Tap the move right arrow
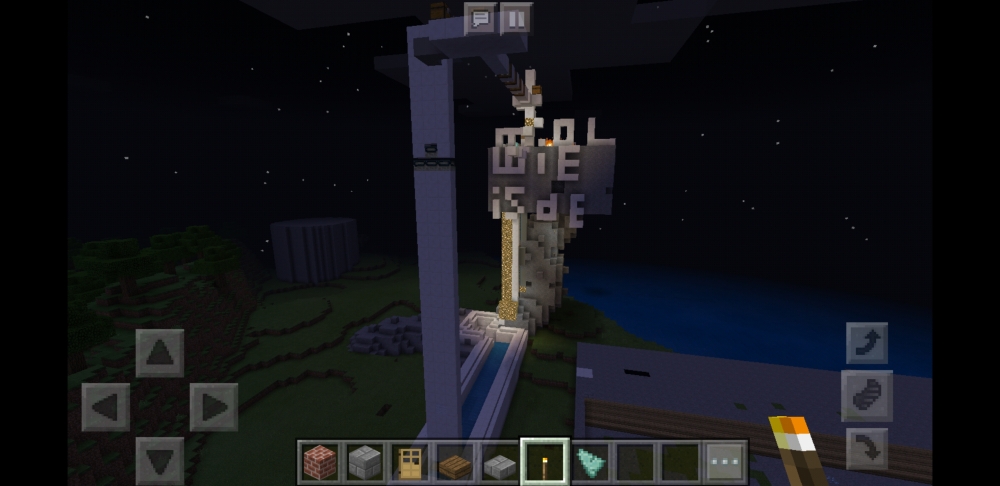The height and width of the screenshot is (486, 1000). [213, 407]
